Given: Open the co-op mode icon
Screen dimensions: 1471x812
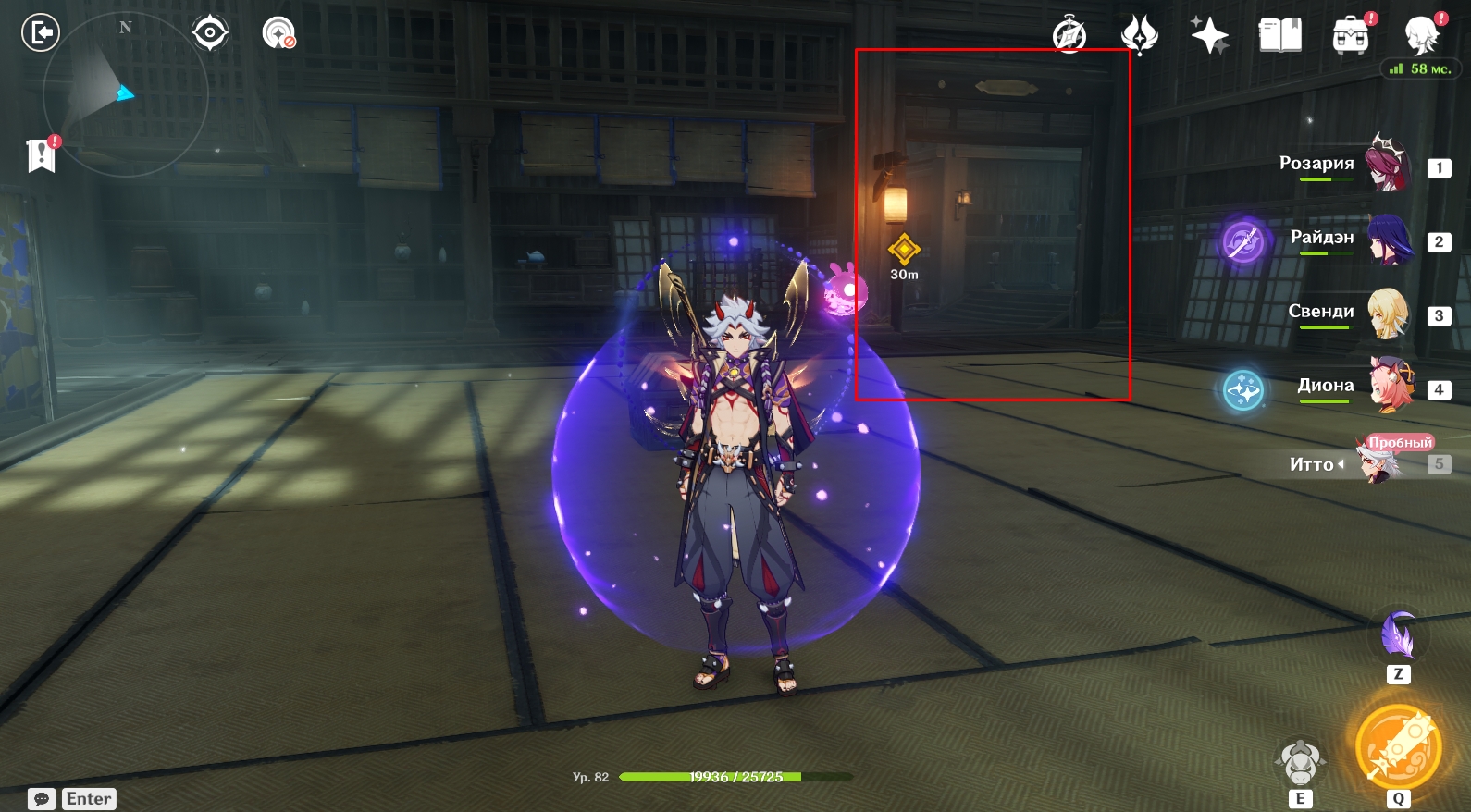Looking at the screenshot, I should point(278,33).
